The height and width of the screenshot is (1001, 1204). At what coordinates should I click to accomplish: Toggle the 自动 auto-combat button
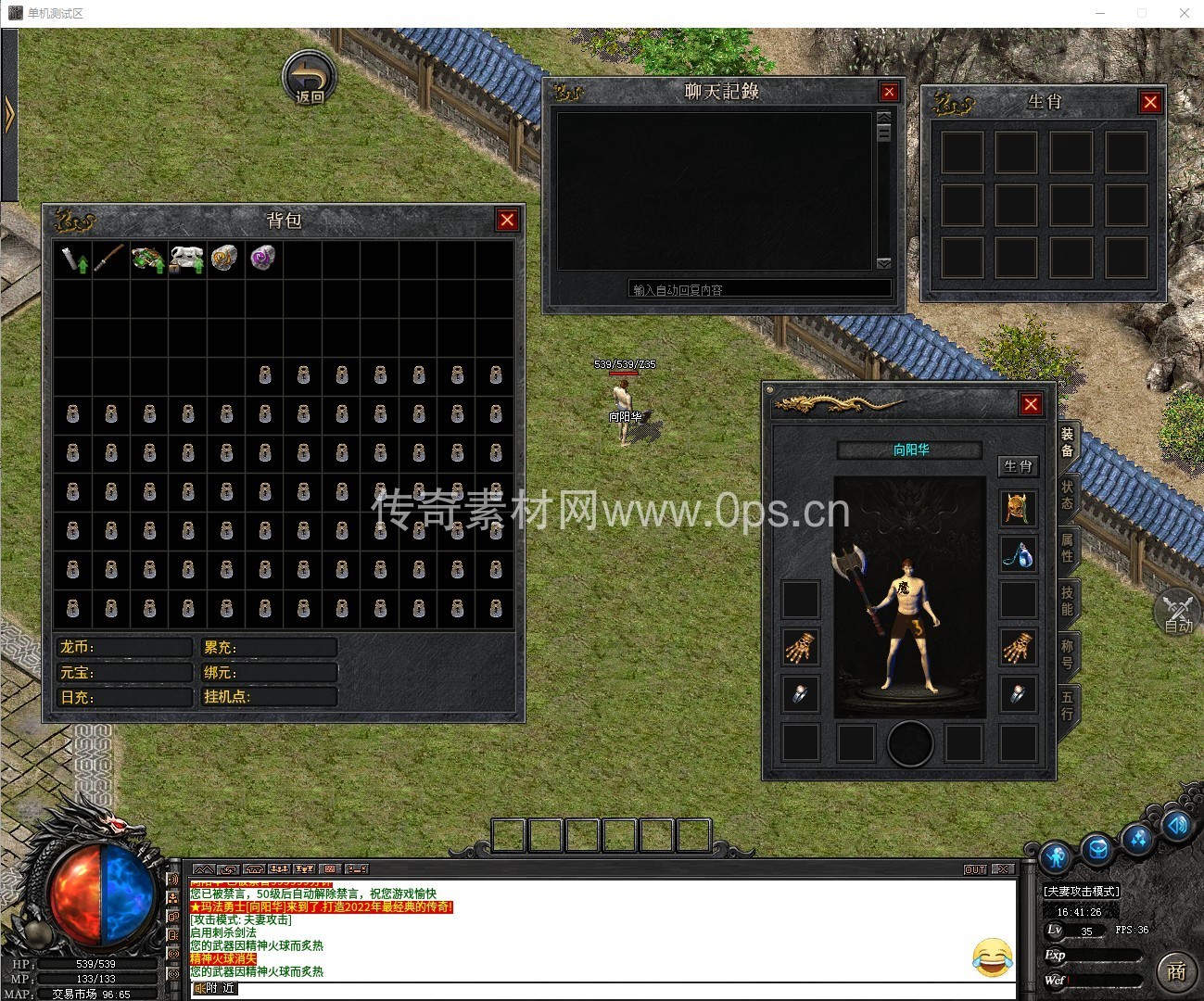(x=1178, y=612)
